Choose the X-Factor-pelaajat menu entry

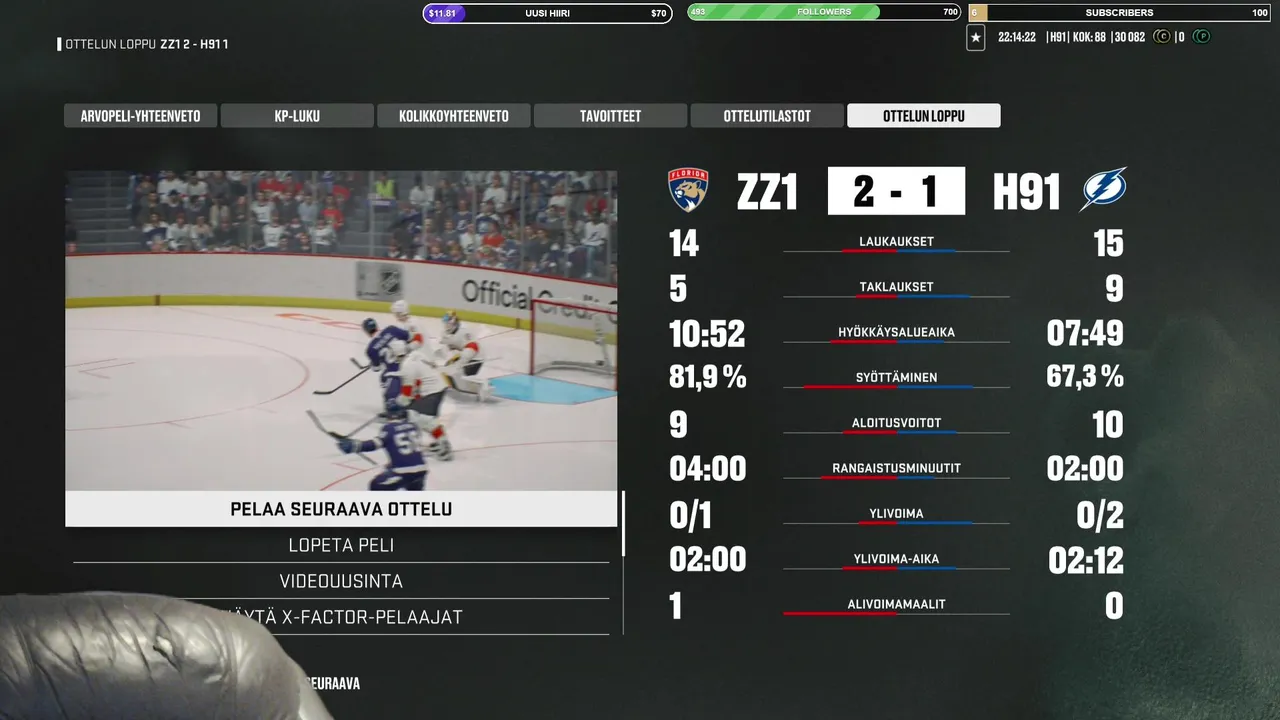pos(380,617)
